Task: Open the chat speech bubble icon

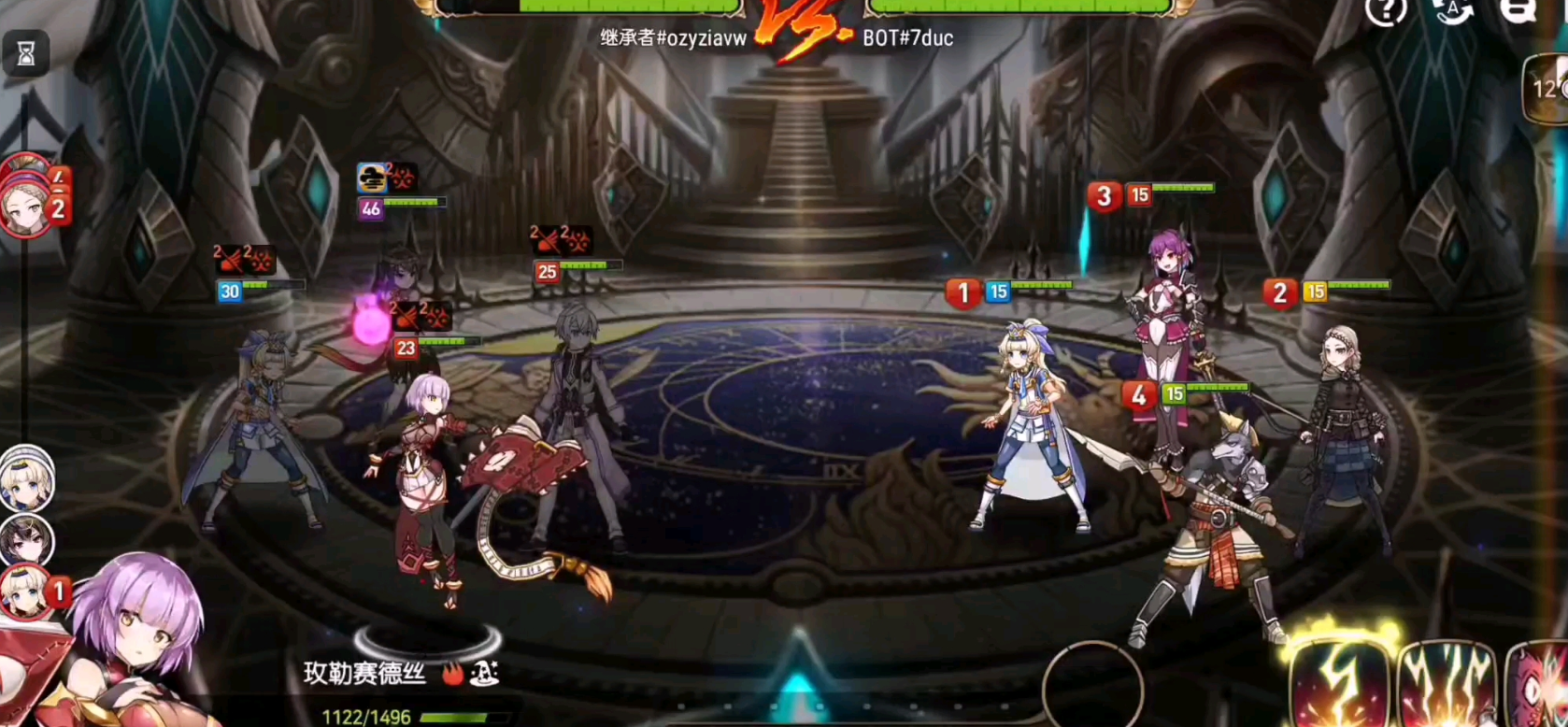Action: [1518, 11]
